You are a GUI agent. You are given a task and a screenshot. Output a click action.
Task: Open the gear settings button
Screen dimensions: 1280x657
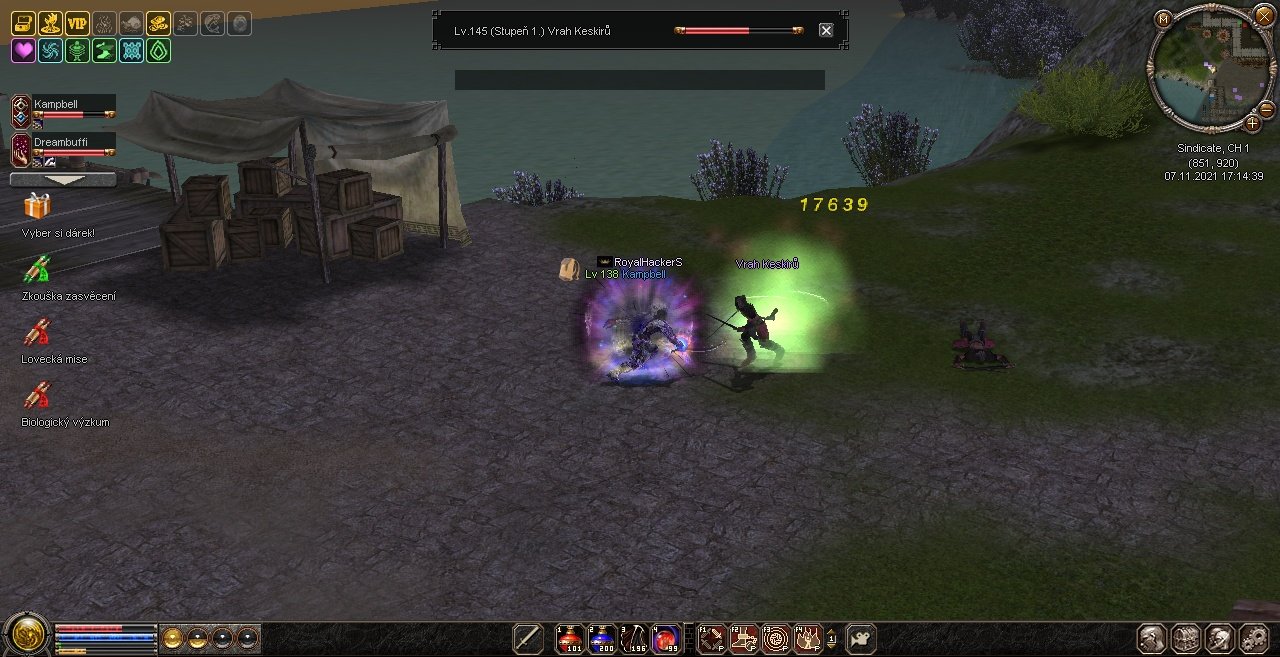[x=1253, y=638]
